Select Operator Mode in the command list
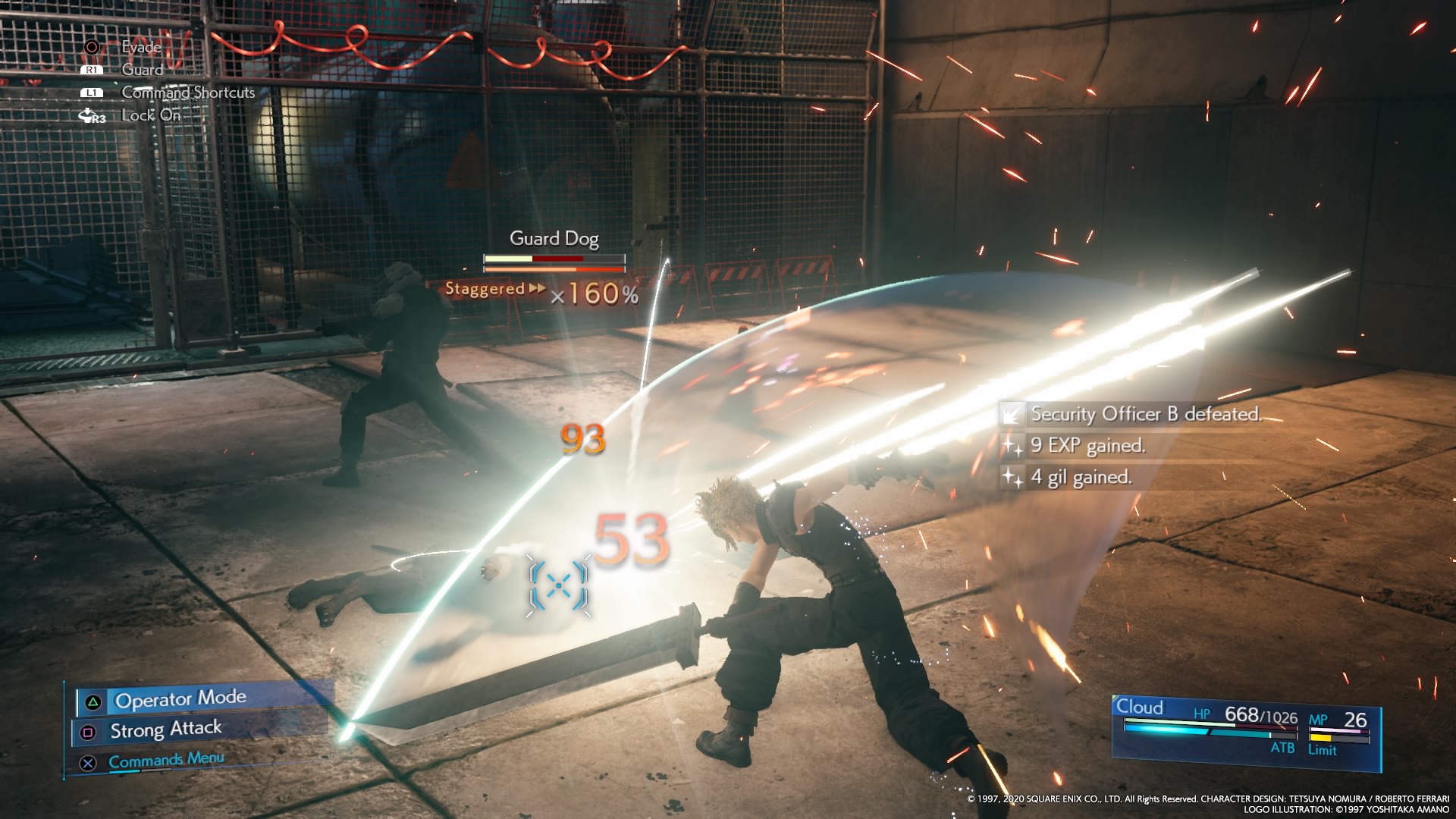Image resolution: width=1456 pixels, height=819 pixels. click(x=180, y=699)
